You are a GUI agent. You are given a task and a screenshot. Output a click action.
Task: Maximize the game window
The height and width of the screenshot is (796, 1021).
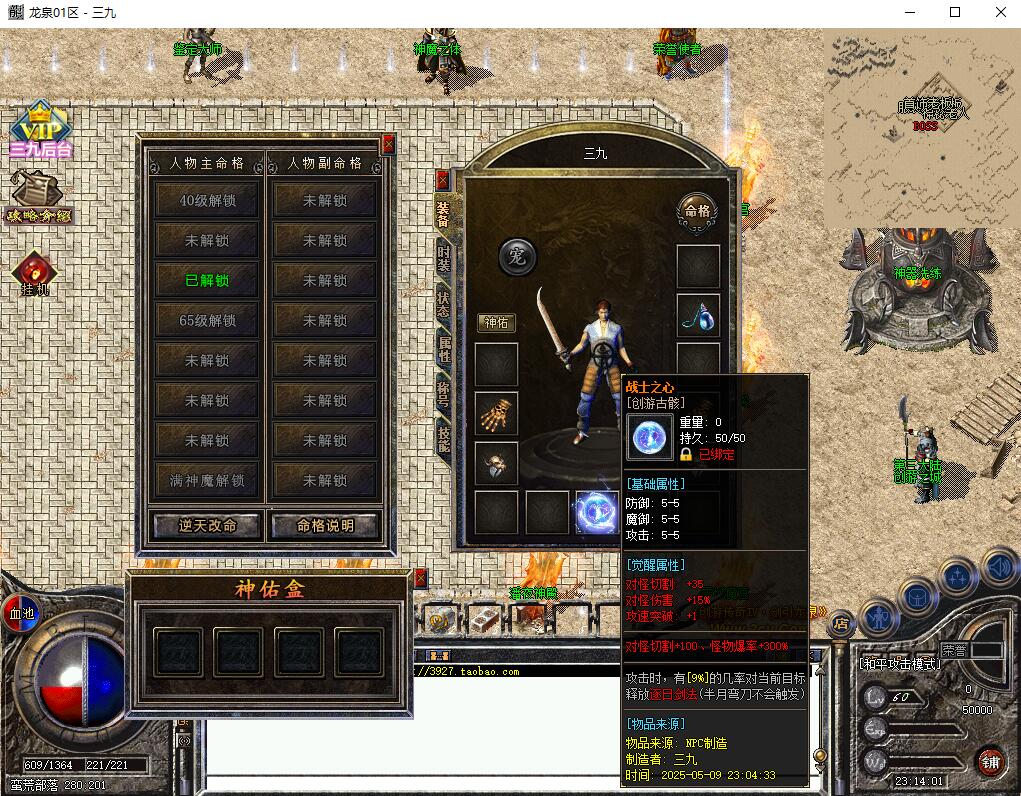tap(955, 12)
